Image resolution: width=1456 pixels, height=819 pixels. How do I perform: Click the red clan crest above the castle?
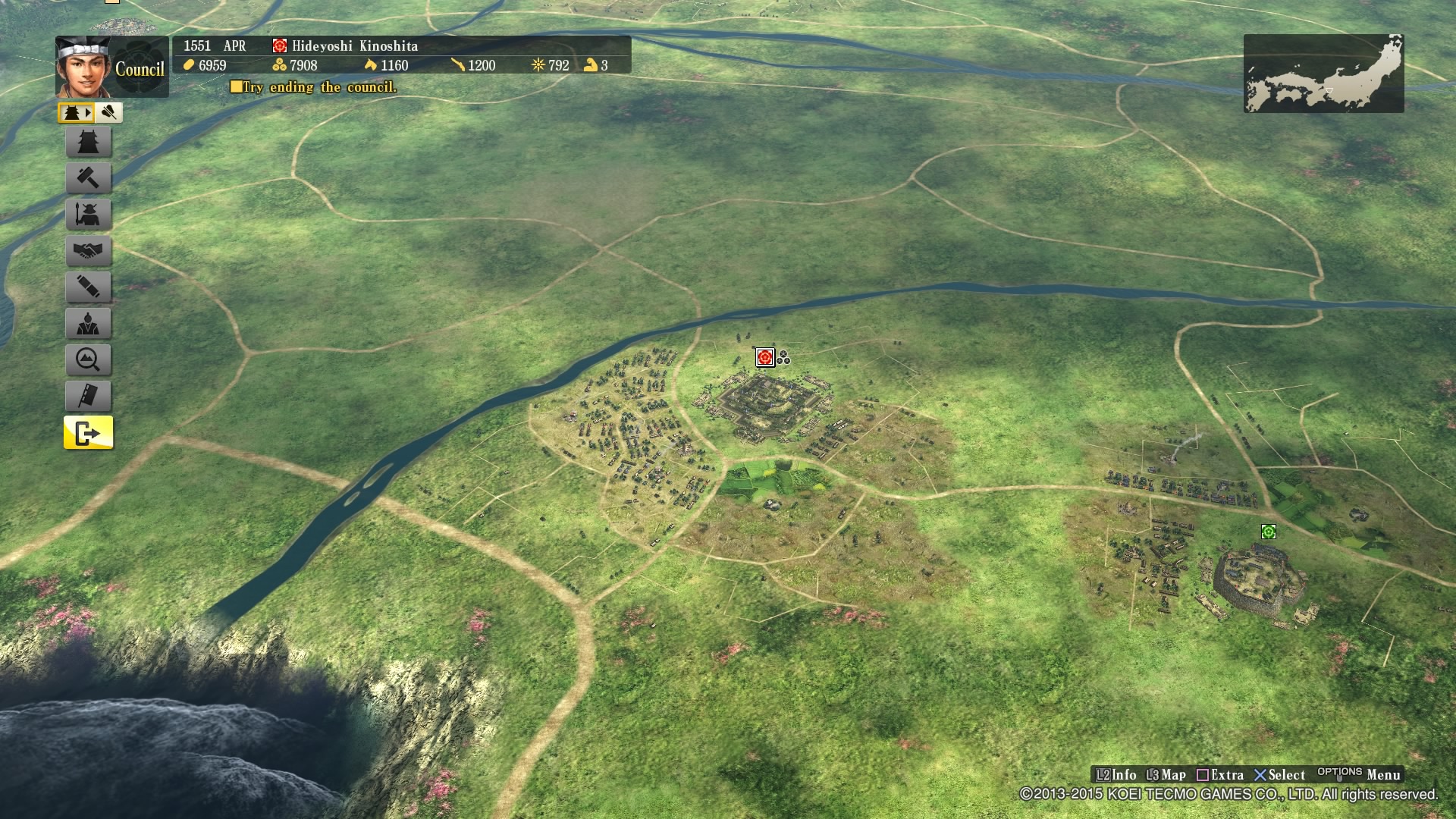click(x=764, y=357)
